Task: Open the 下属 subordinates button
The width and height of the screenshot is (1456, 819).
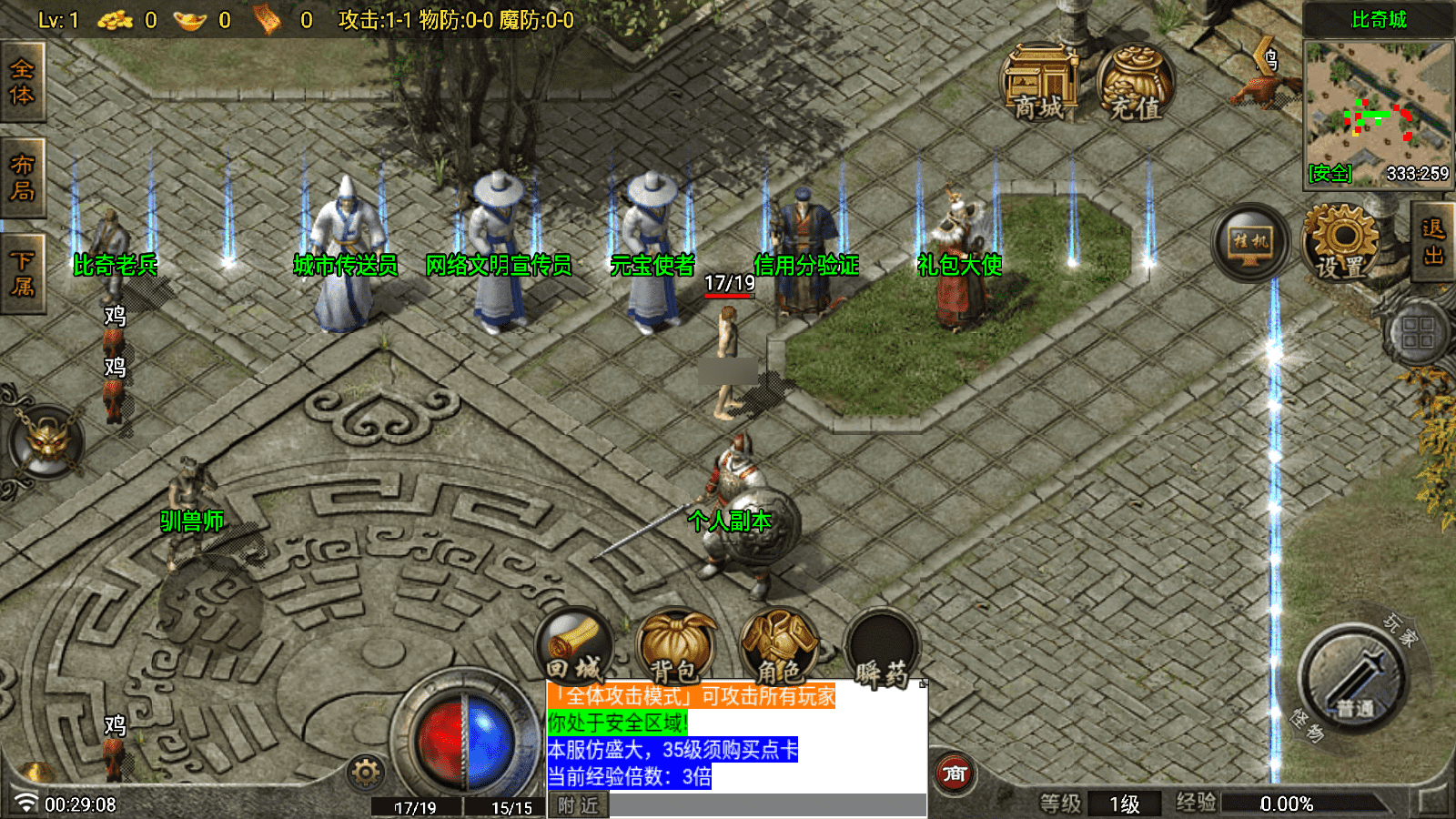Action: pos(22,273)
